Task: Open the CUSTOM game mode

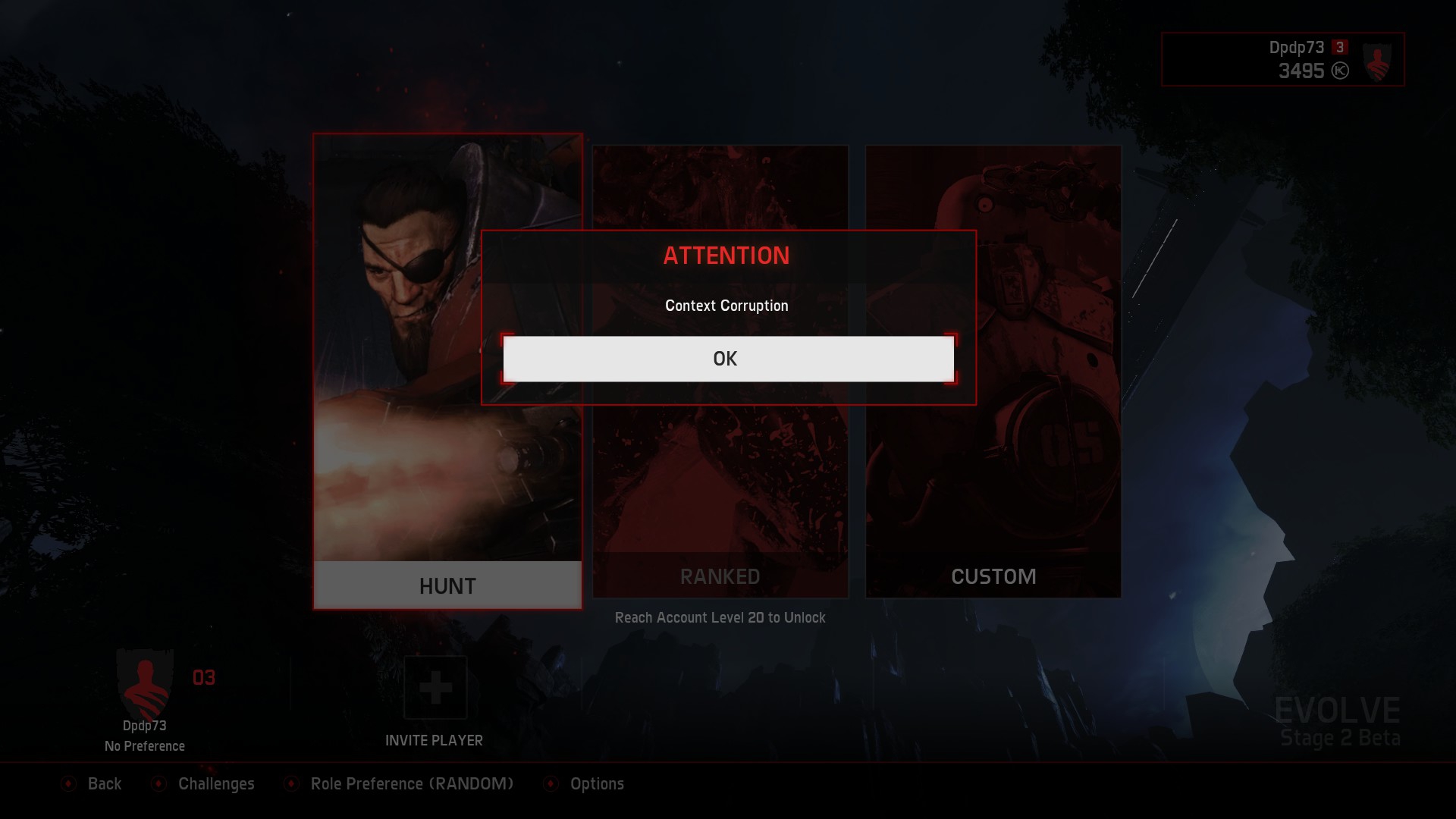Action: tap(993, 576)
